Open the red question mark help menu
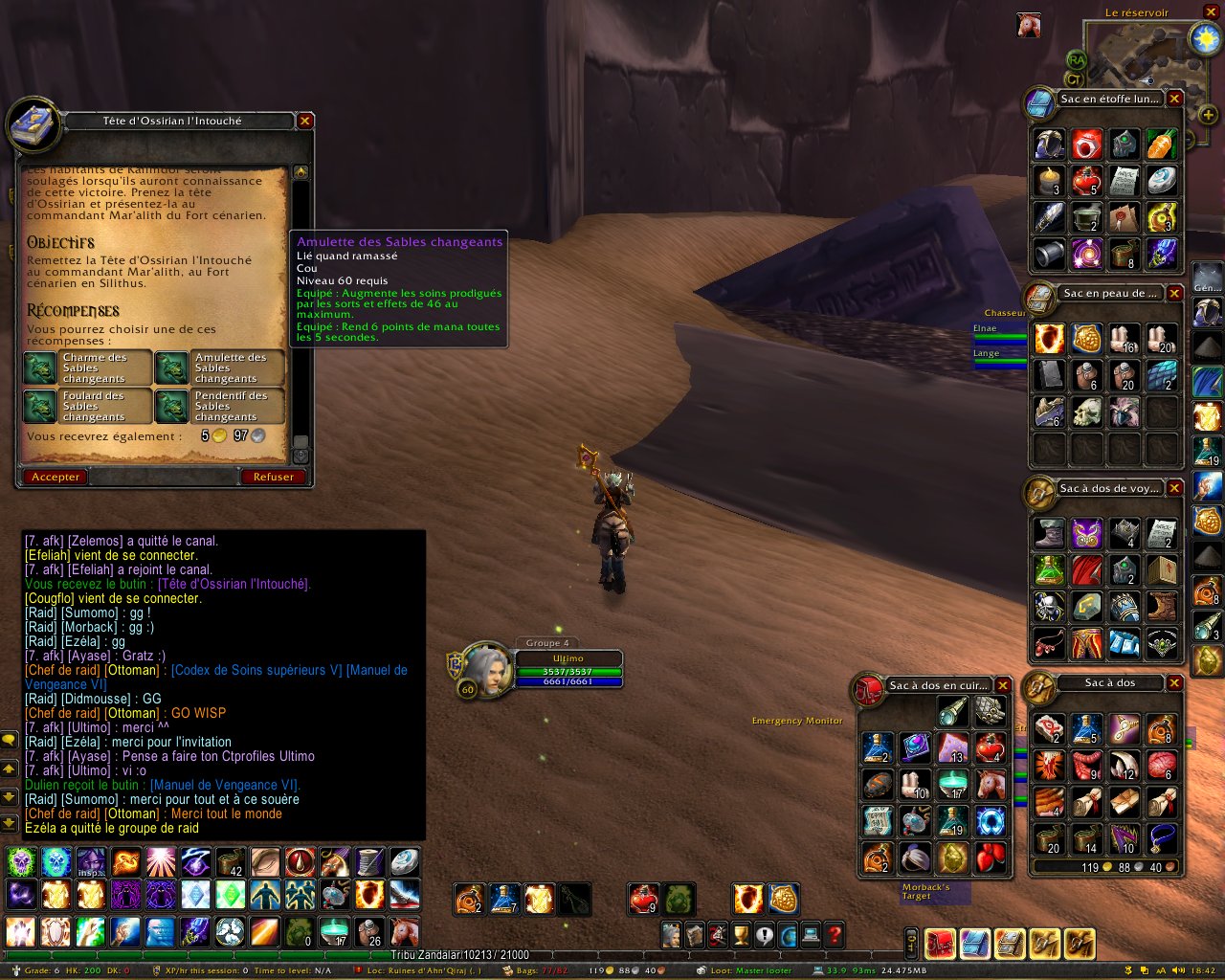 pos(834,935)
